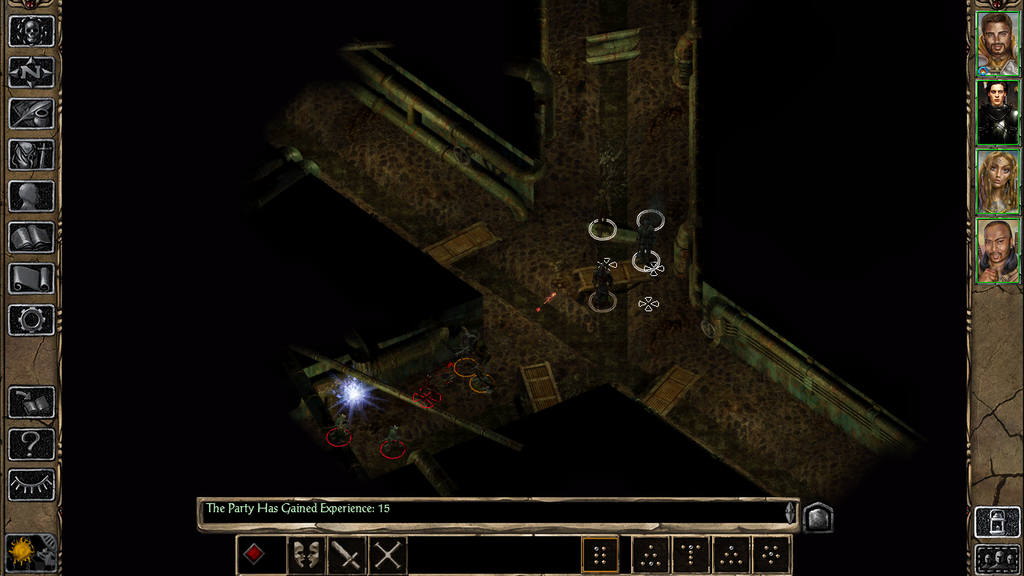Image resolution: width=1024 pixels, height=576 pixels.
Task: Click the masks talk button
Action: click(x=306, y=554)
